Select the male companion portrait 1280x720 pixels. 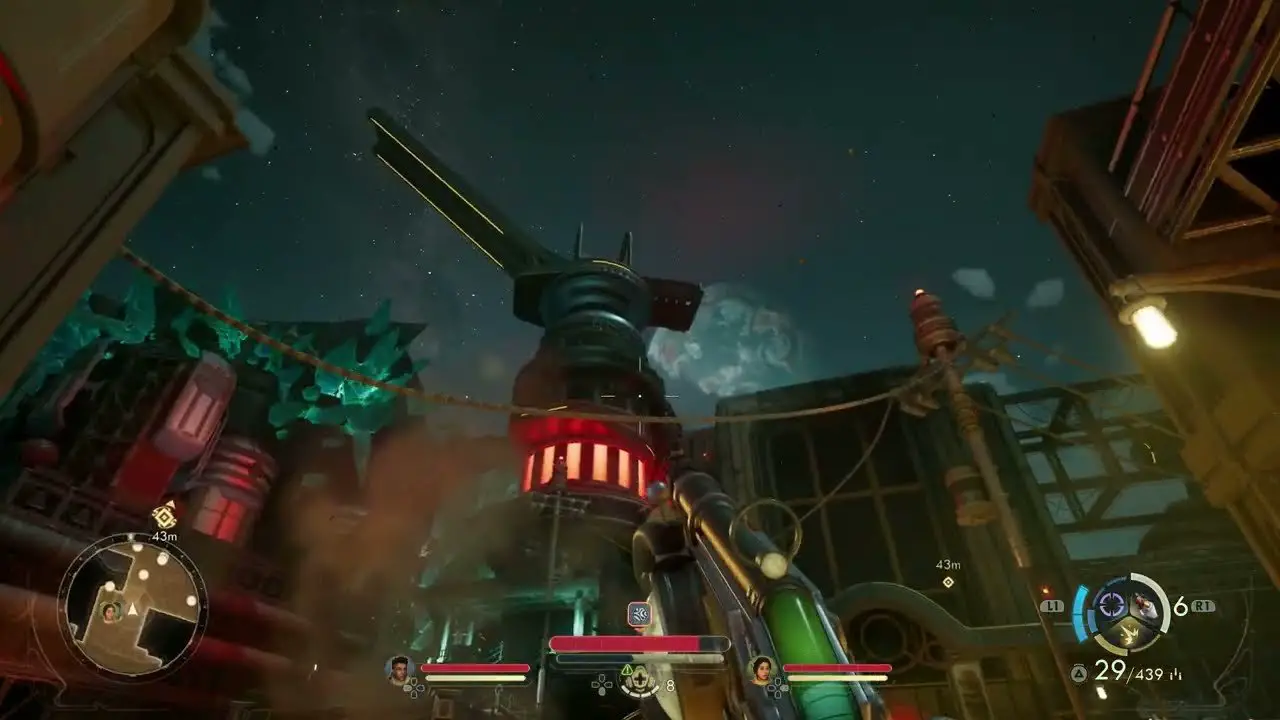400,668
